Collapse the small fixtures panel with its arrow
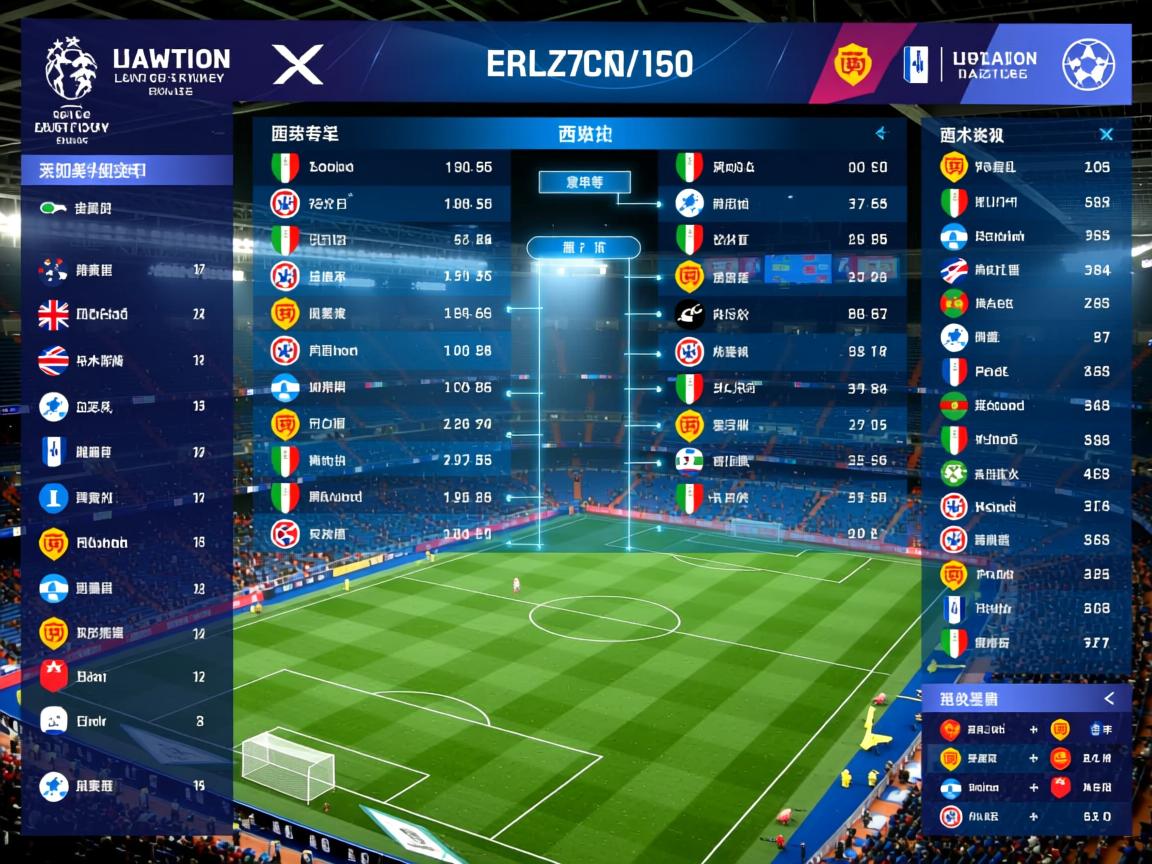Screen dimensions: 1152x864 1108,698
